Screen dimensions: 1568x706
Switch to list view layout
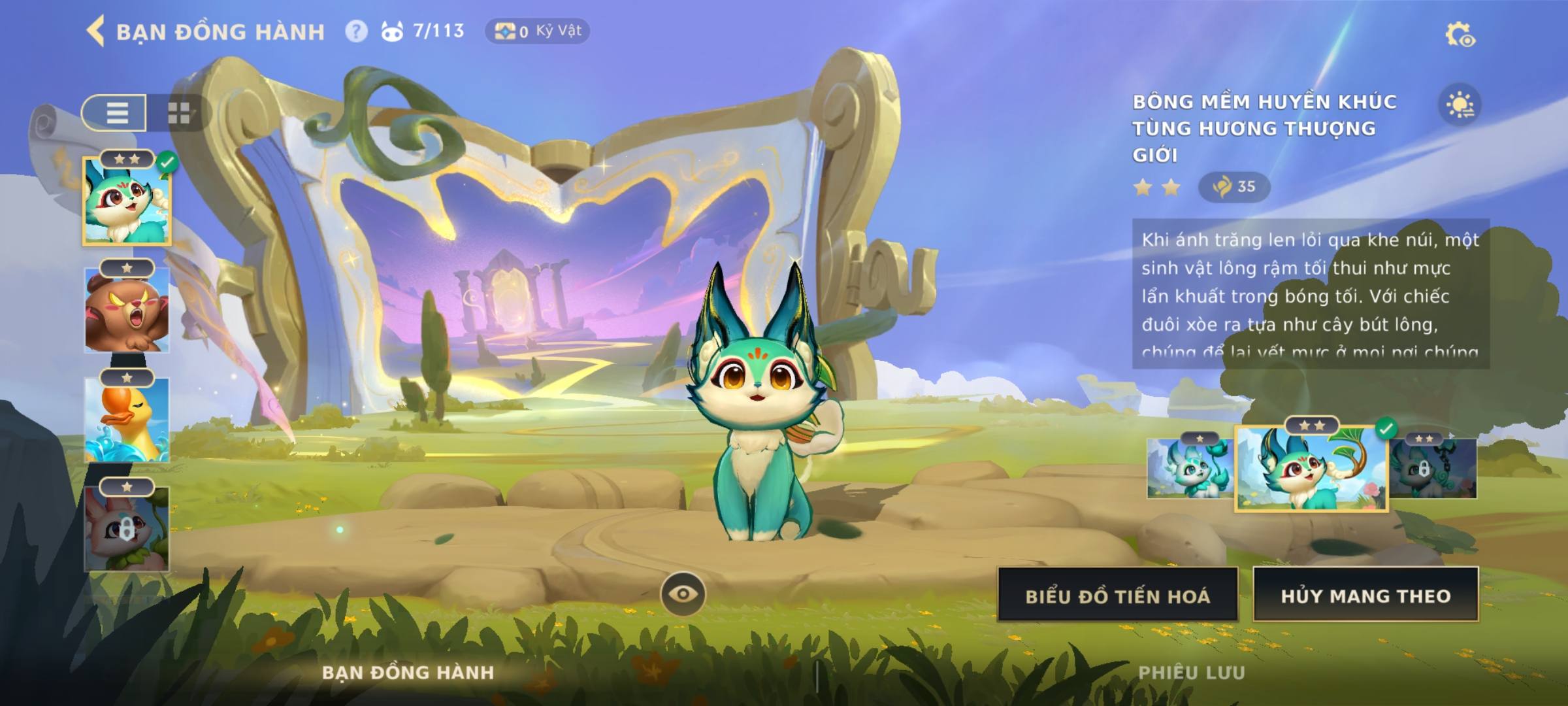116,113
